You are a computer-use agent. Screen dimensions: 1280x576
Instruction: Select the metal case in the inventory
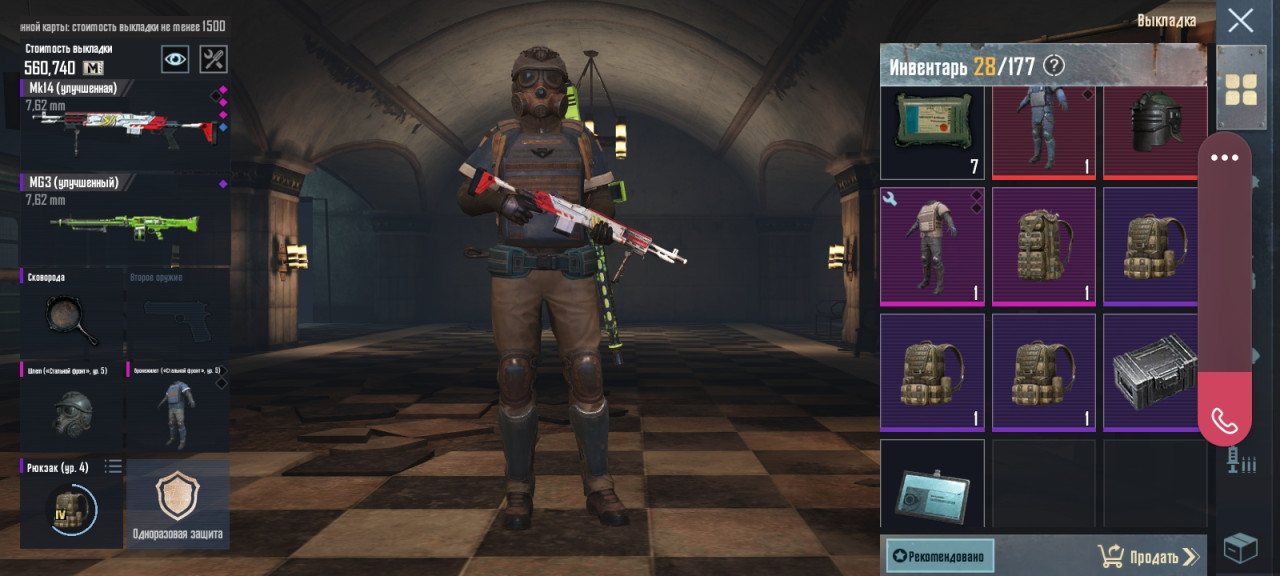(1155, 372)
